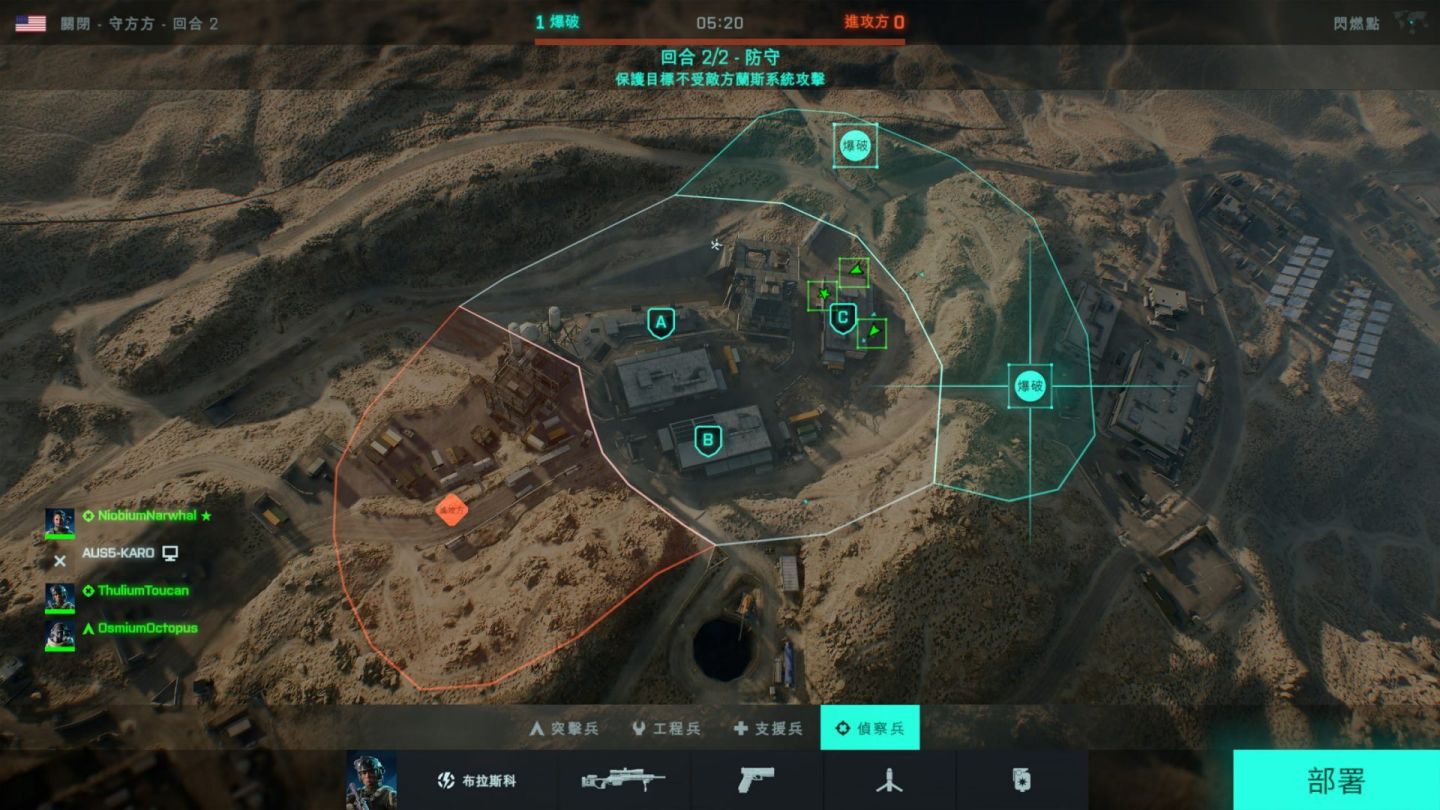1440x810 pixels.
Task: Click NiobiumNarwhal's green health bar
Action: point(60,536)
